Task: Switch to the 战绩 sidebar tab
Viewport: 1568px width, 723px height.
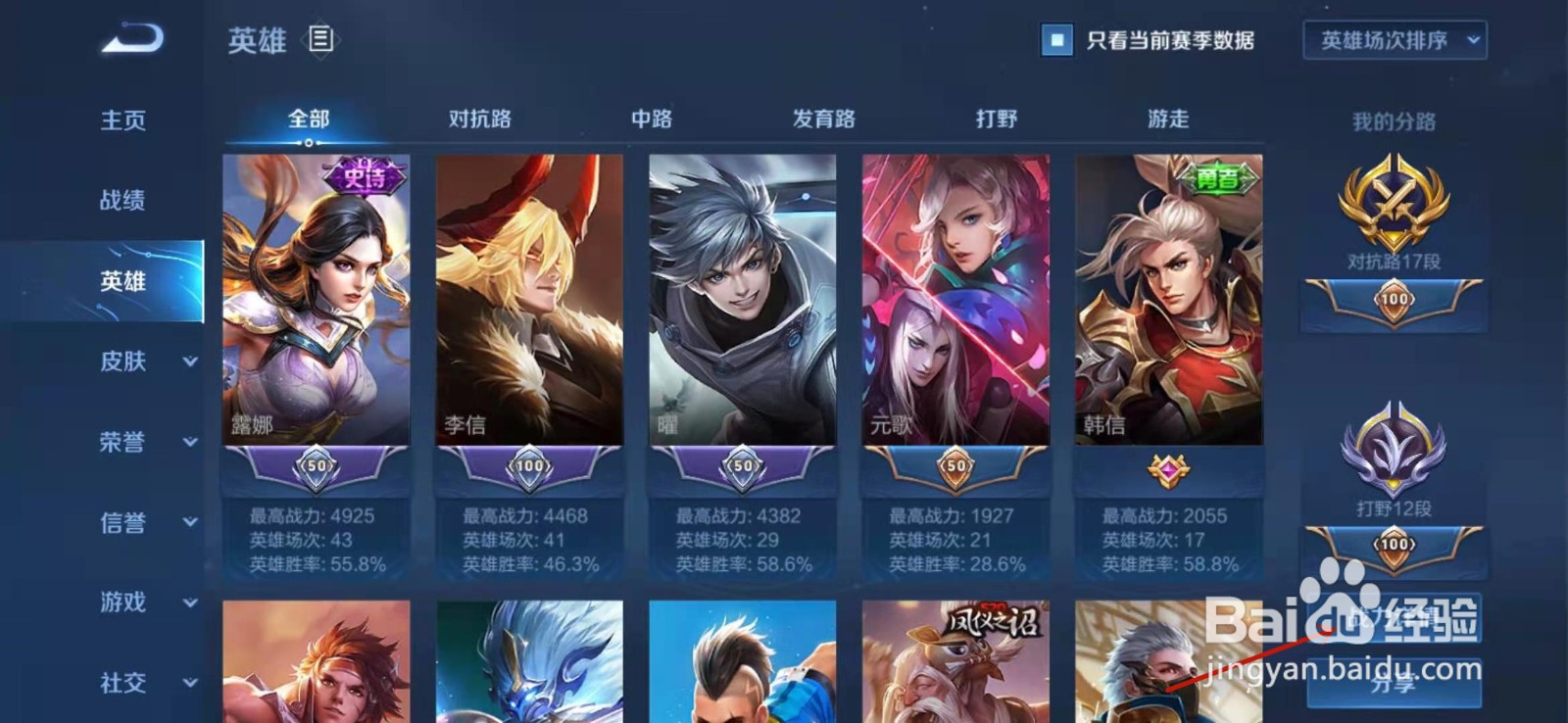Action: (x=122, y=200)
